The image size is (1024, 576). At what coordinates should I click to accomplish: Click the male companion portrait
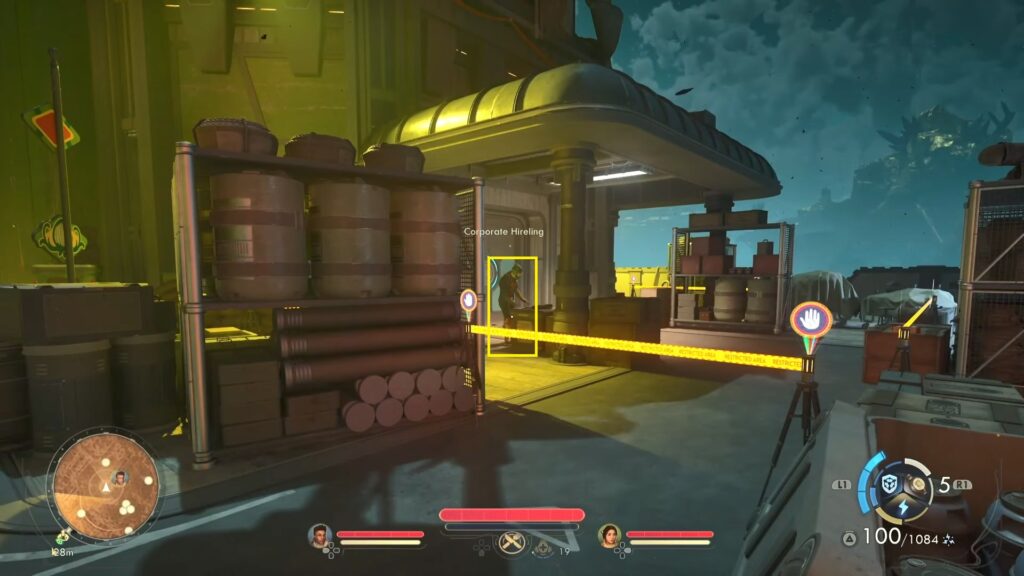[x=320, y=536]
